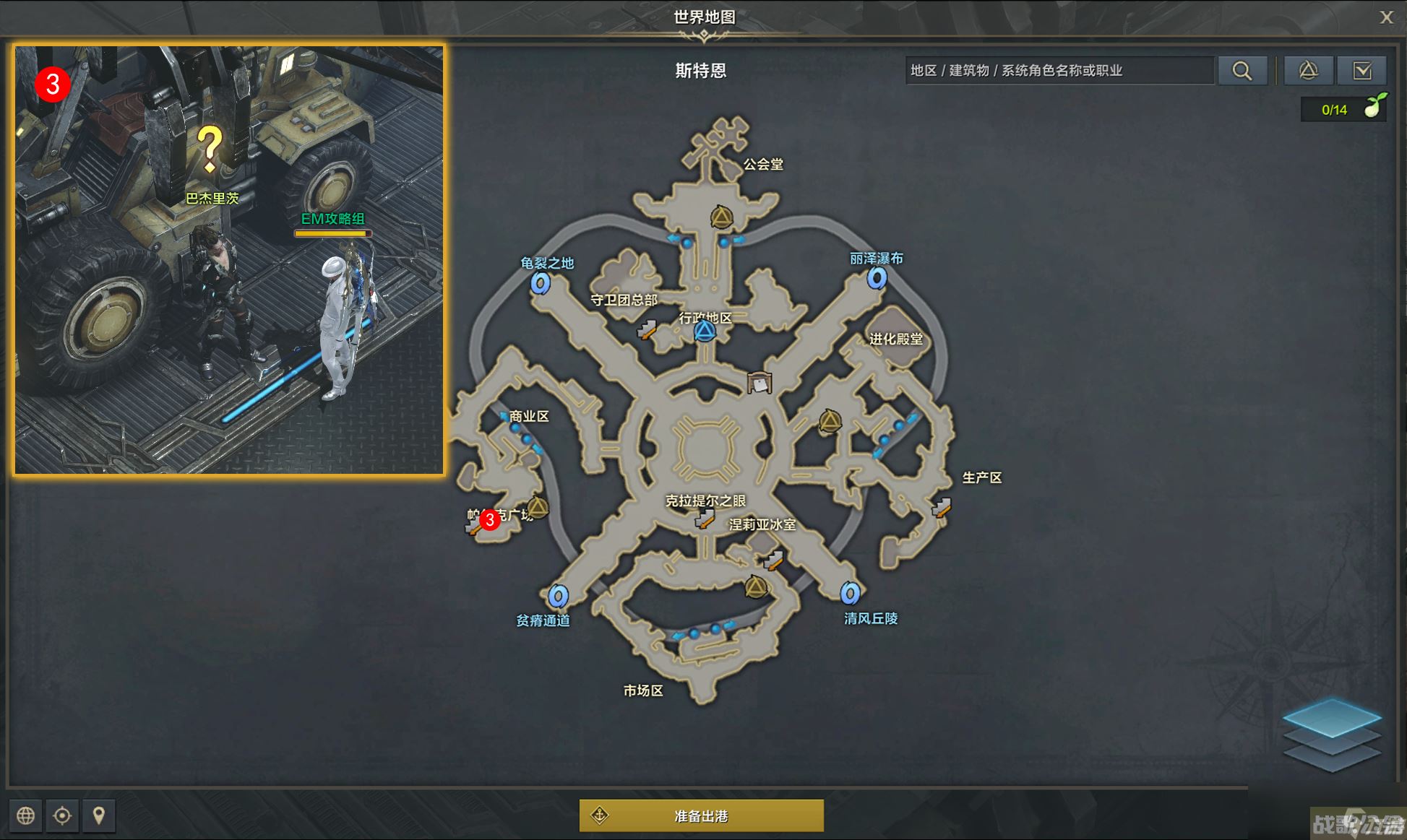Toggle the blue portal marker at 贫瘠通道
The height and width of the screenshot is (840, 1407).
[x=556, y=597]
